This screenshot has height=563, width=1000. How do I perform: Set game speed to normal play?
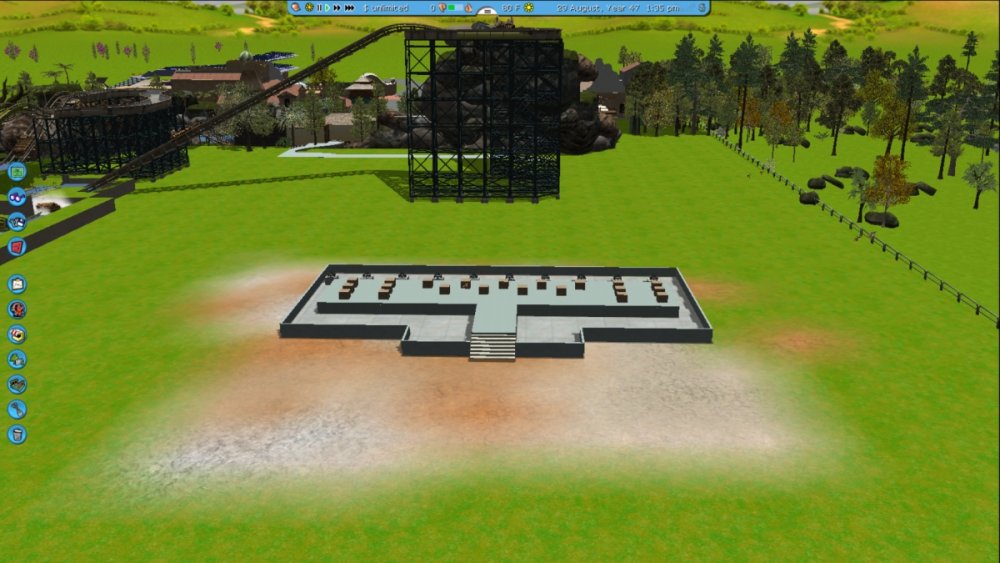point(327,8)
